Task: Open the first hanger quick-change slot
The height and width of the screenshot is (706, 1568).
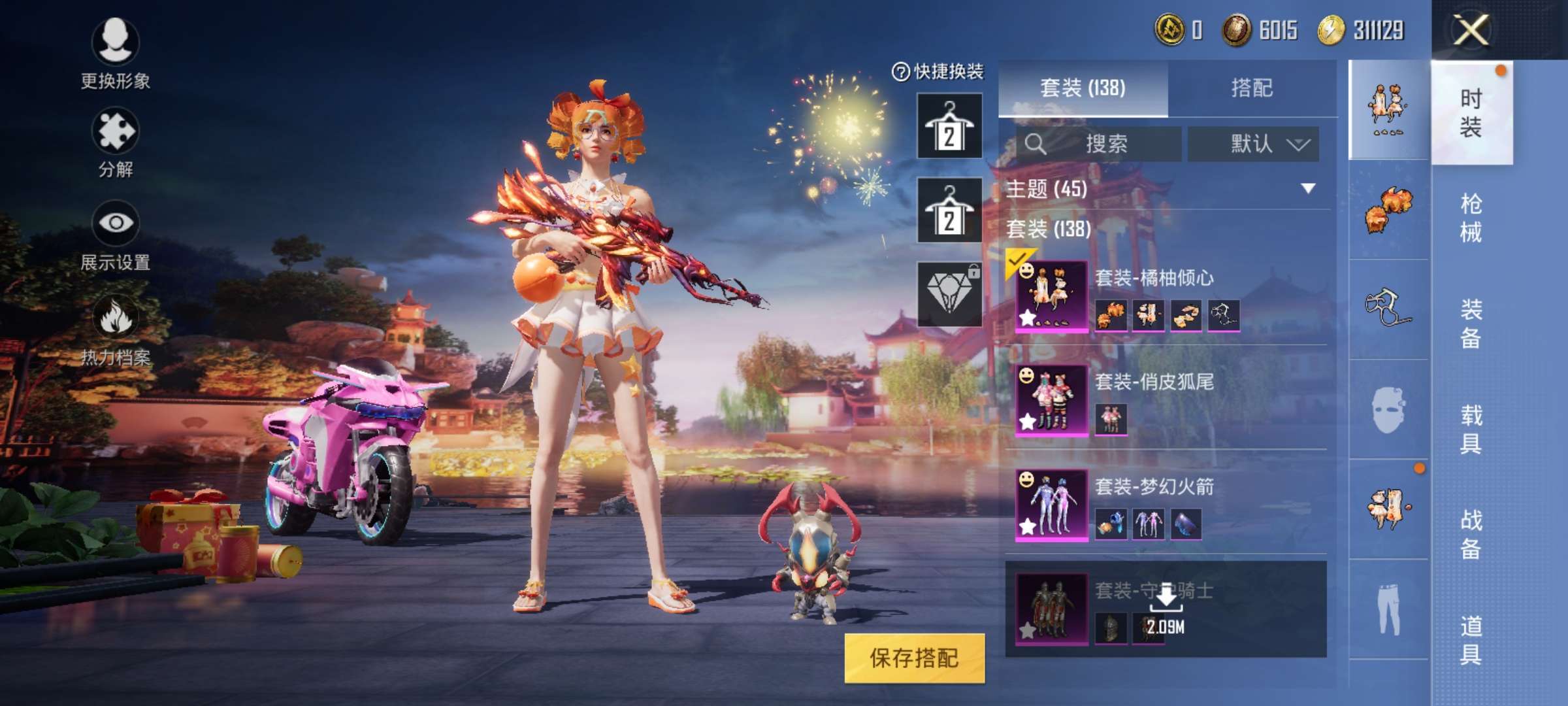Action: [949, 124]
